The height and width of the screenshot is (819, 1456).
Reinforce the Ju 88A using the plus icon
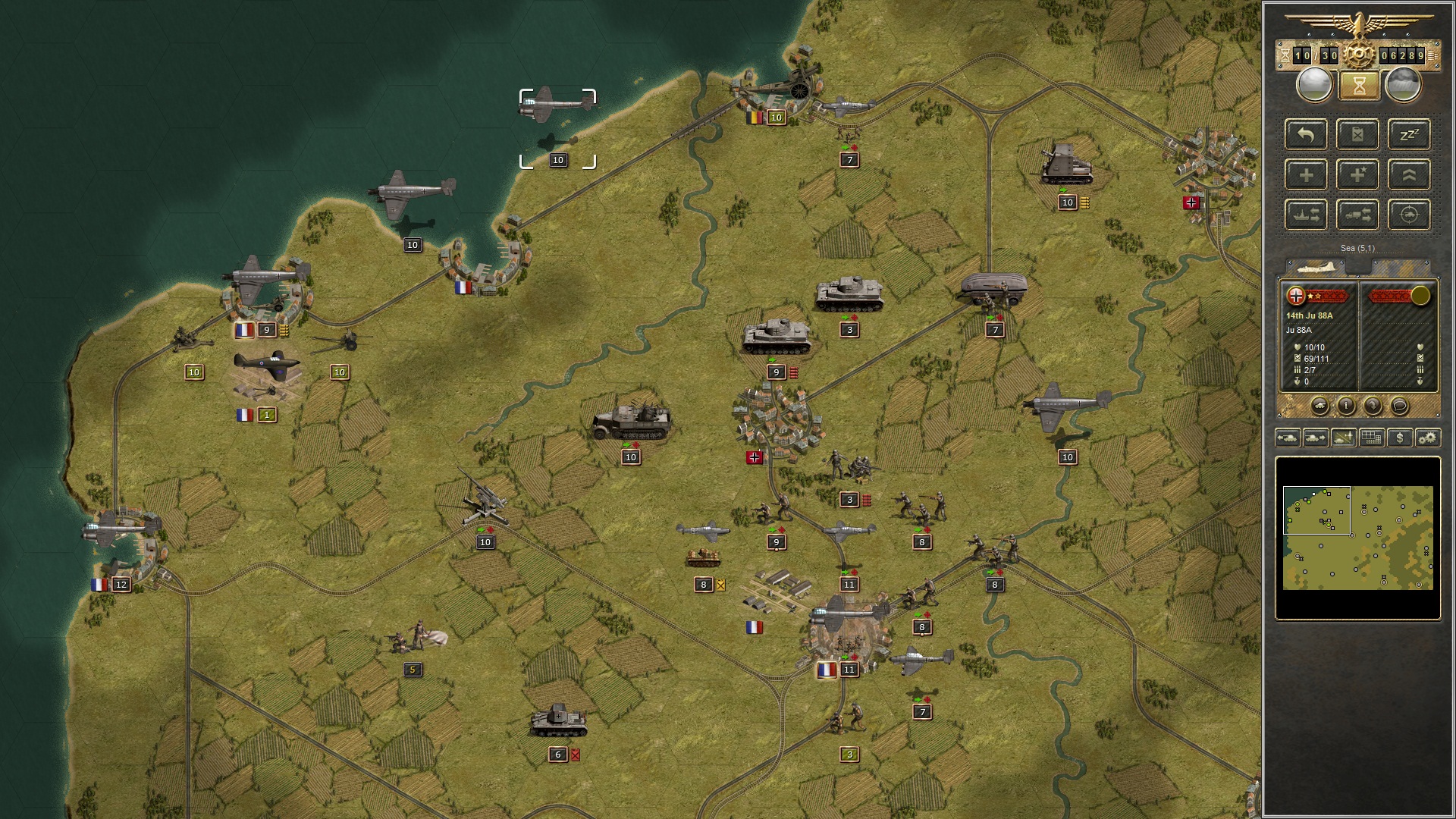[x=1305, y=174]
